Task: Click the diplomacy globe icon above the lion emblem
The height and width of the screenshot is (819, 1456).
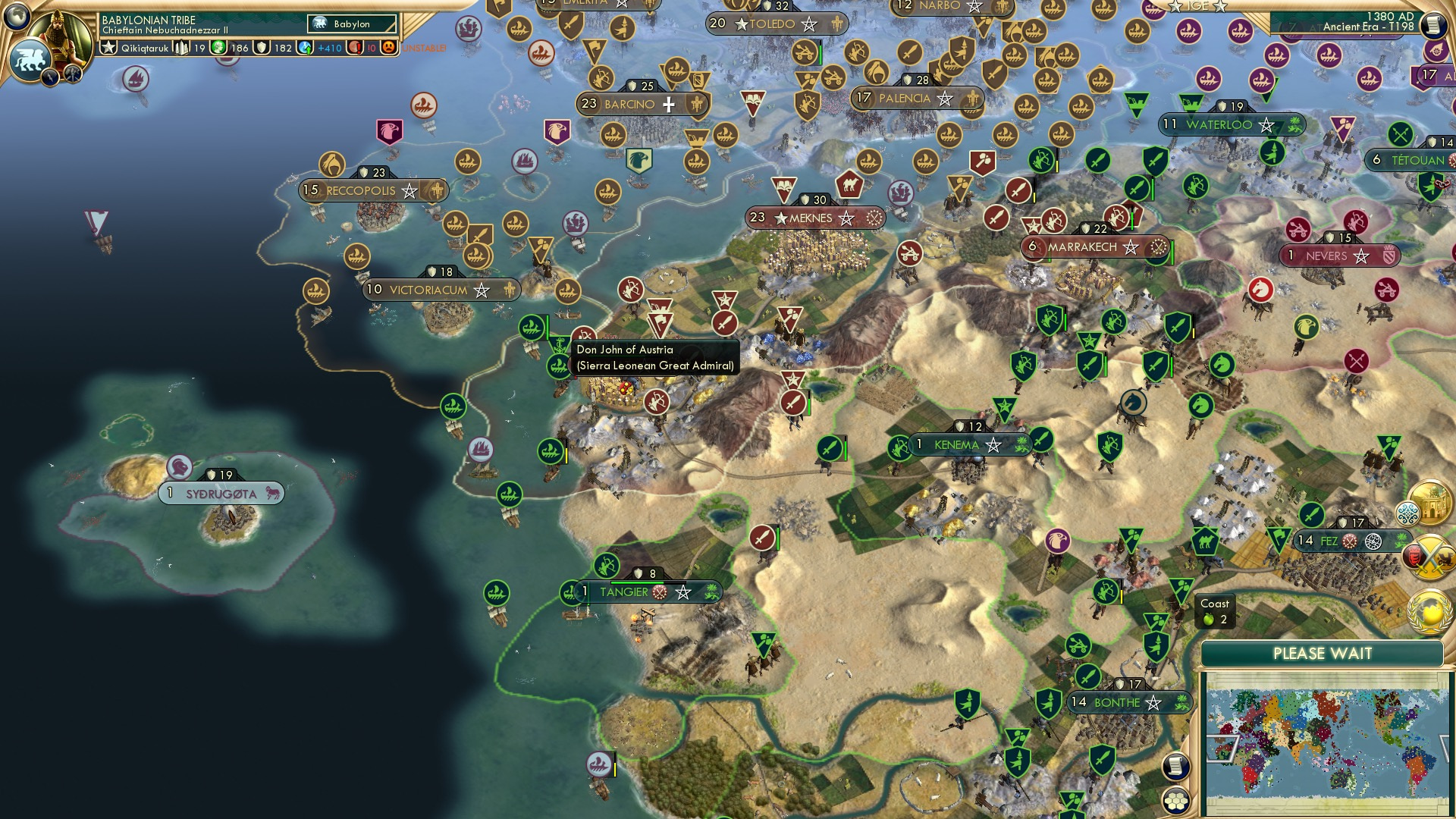Action: tap(17, 18)
